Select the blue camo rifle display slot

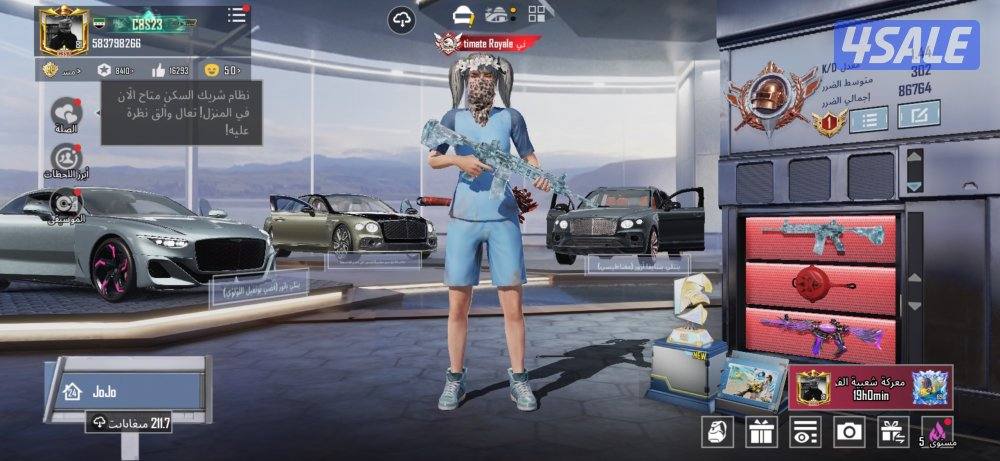click(x=820, y=237)
